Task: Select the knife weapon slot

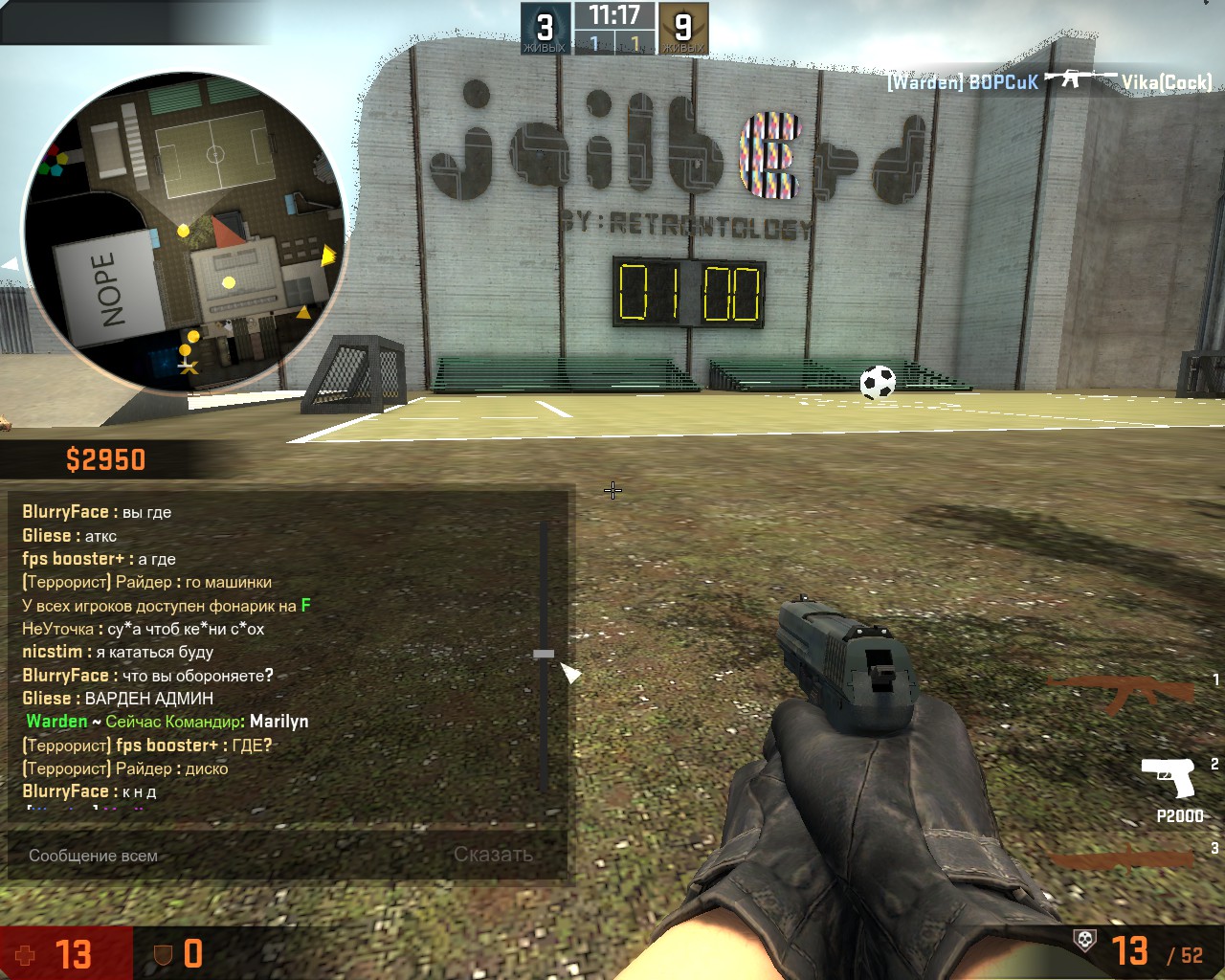Action: coord(1125,857)
